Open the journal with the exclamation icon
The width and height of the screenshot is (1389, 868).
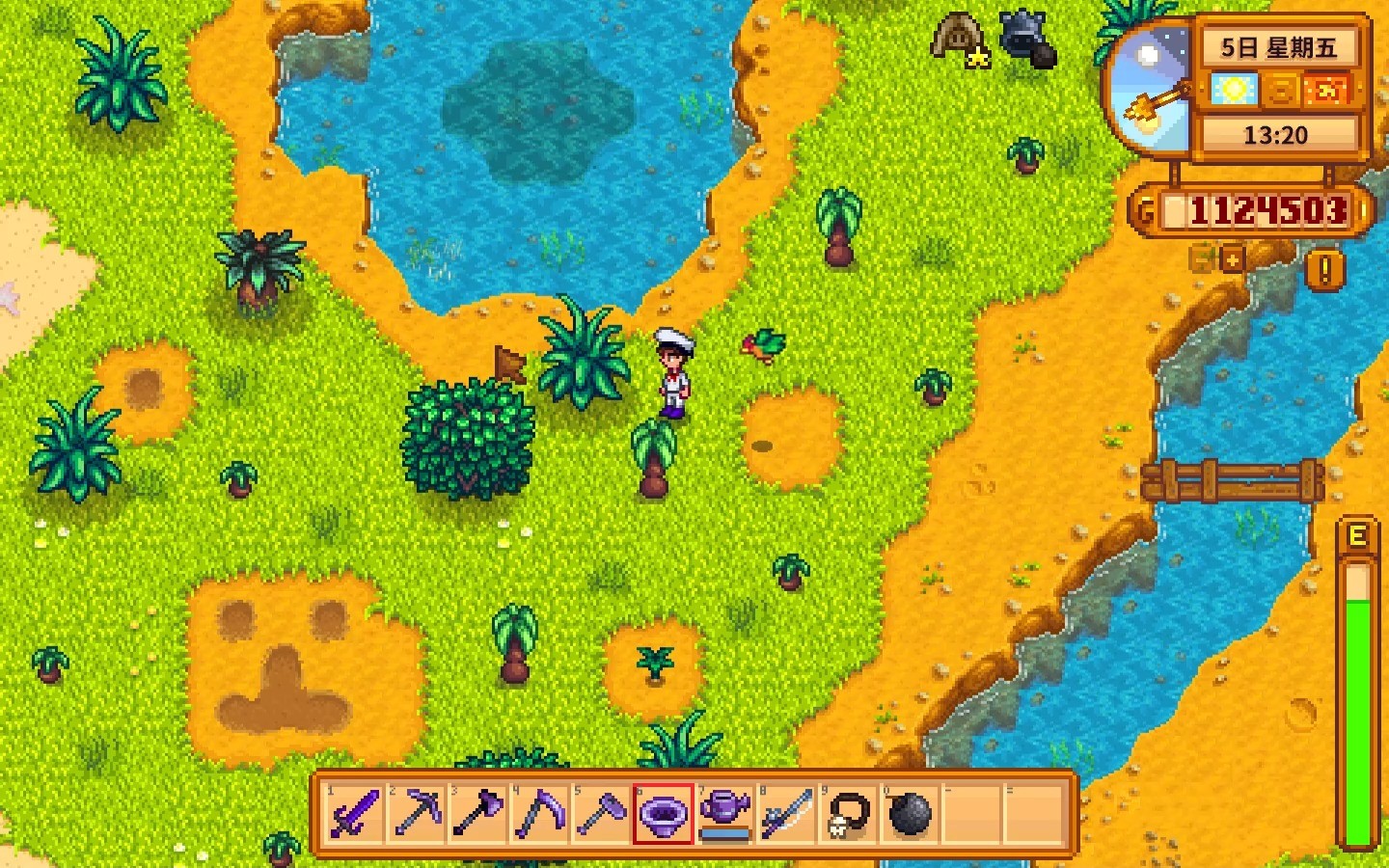tap(1324, 270)
